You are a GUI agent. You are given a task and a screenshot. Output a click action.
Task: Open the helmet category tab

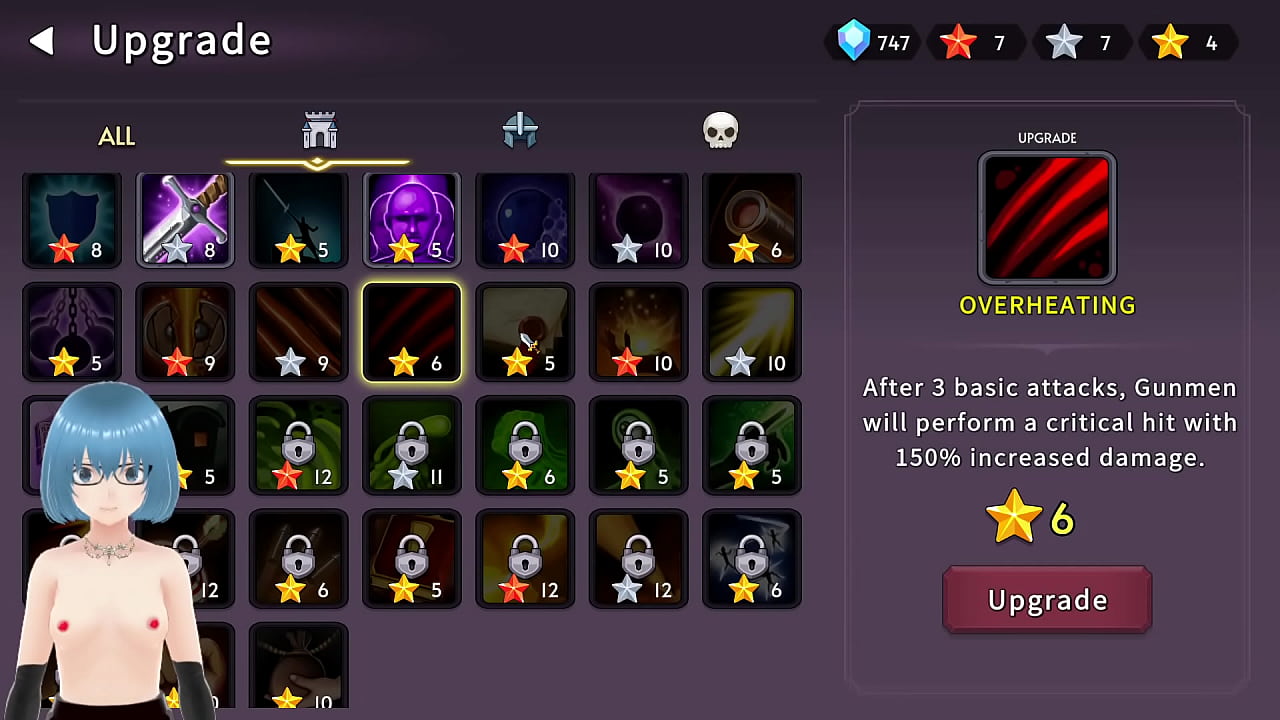pyautogui.click(x=519, y=130)
